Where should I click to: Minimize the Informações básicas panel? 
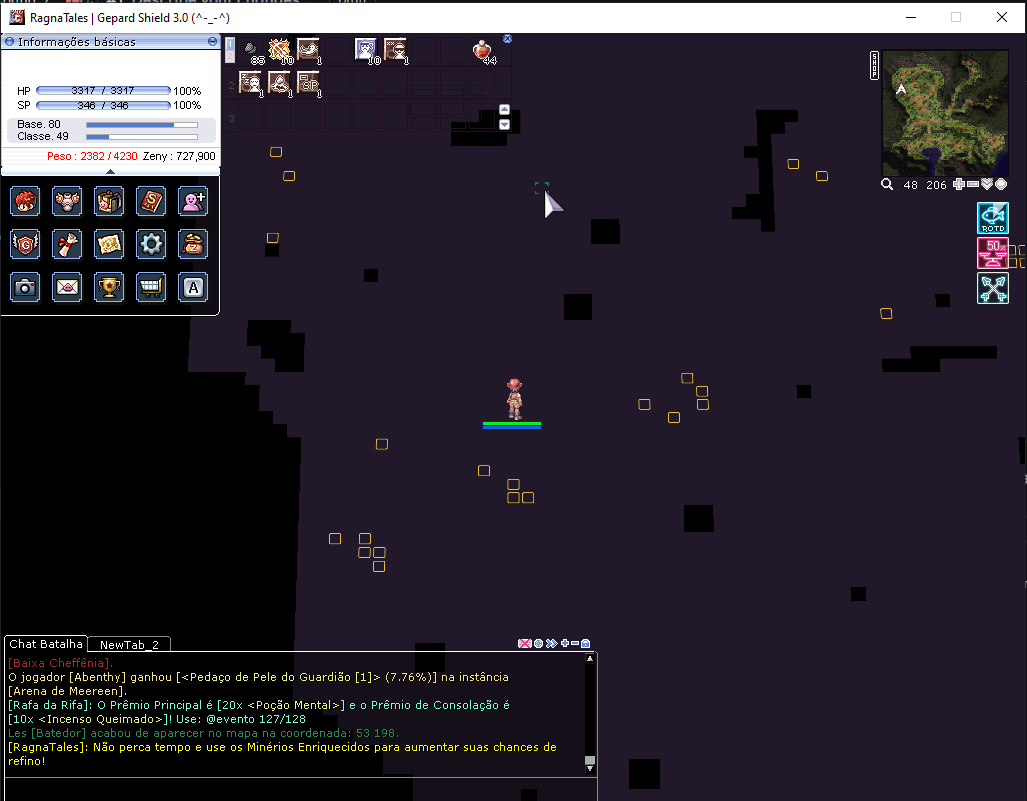pyautogui.click(x=212, y=42)
